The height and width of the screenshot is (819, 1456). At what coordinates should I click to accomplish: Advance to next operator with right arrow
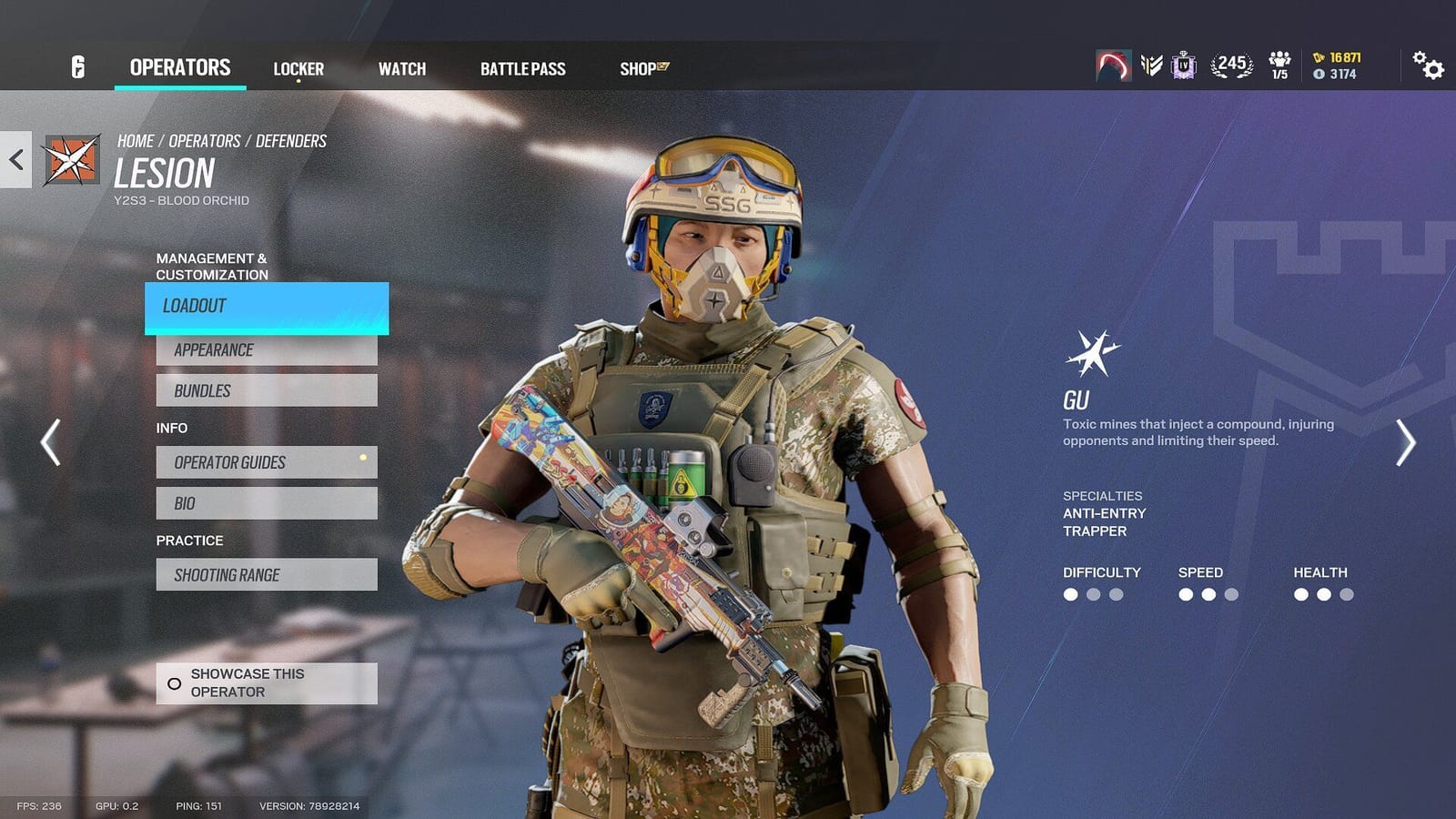click(1406, 442)
